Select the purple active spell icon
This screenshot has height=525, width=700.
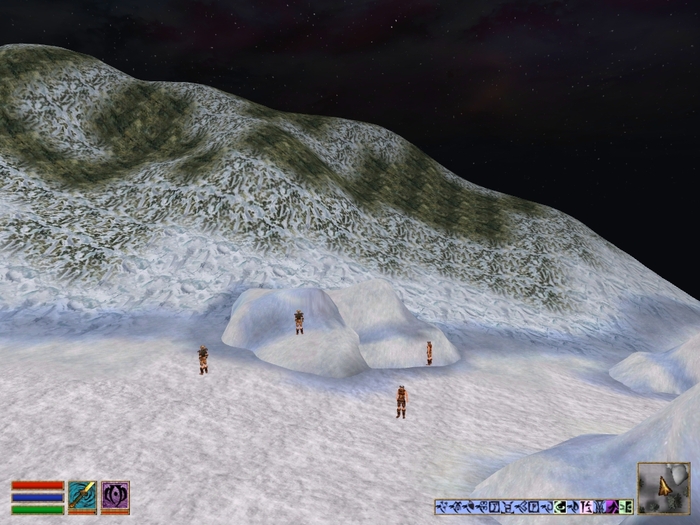(x=115, y=497)
